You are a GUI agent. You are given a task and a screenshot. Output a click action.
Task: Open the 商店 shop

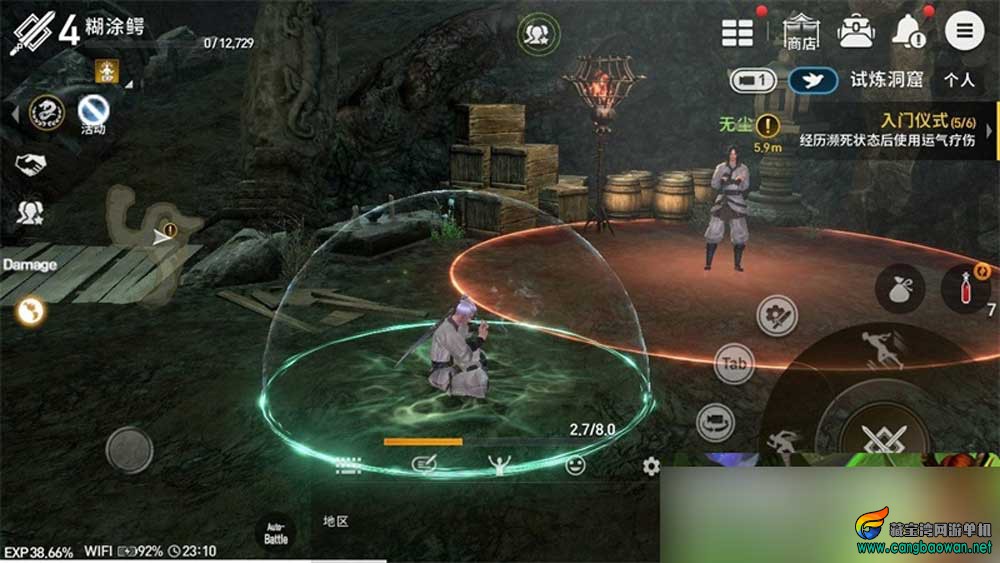pyautogui.click(x=800, y=31)
